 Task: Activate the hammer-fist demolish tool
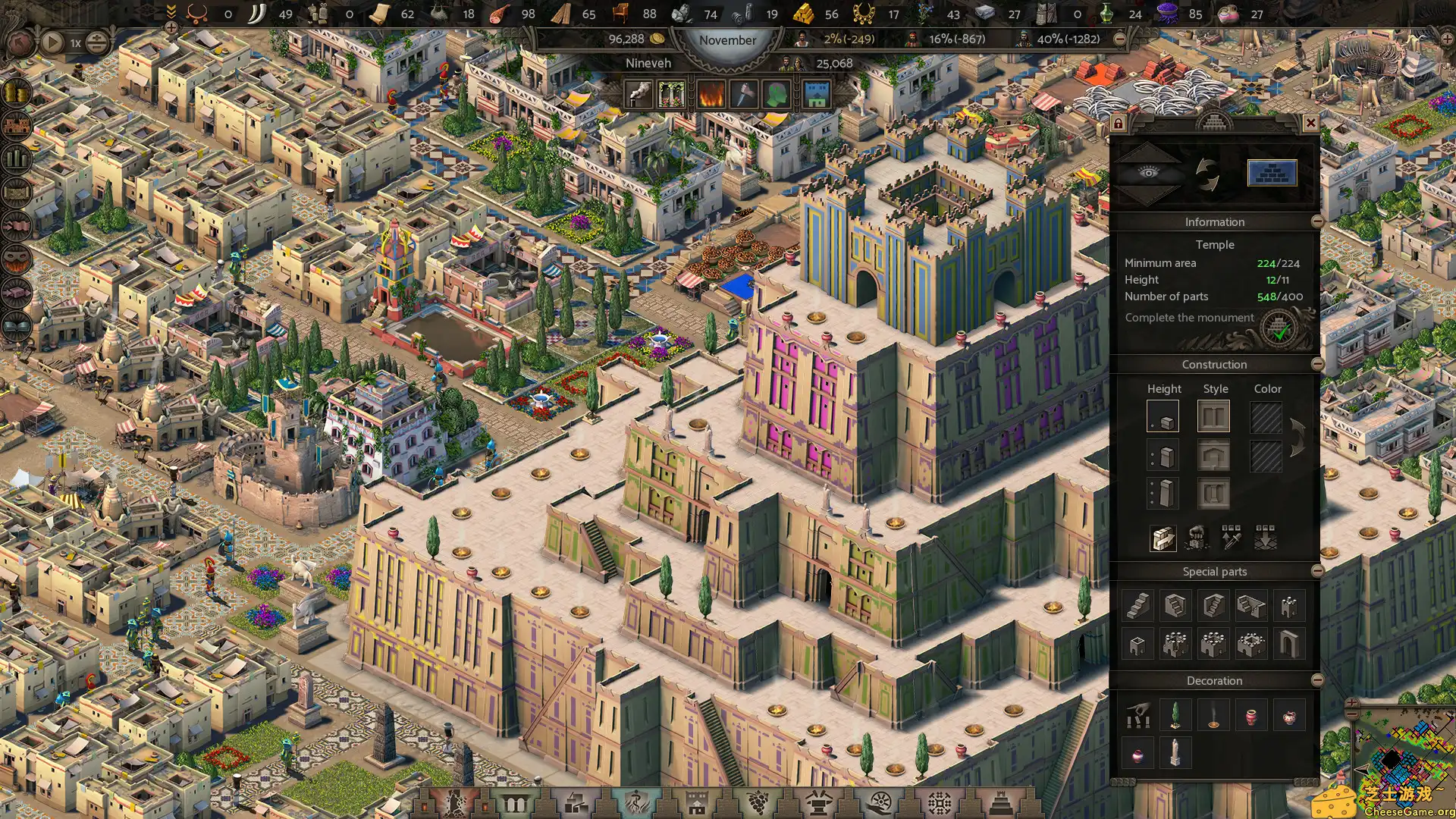click(1197, 538)
